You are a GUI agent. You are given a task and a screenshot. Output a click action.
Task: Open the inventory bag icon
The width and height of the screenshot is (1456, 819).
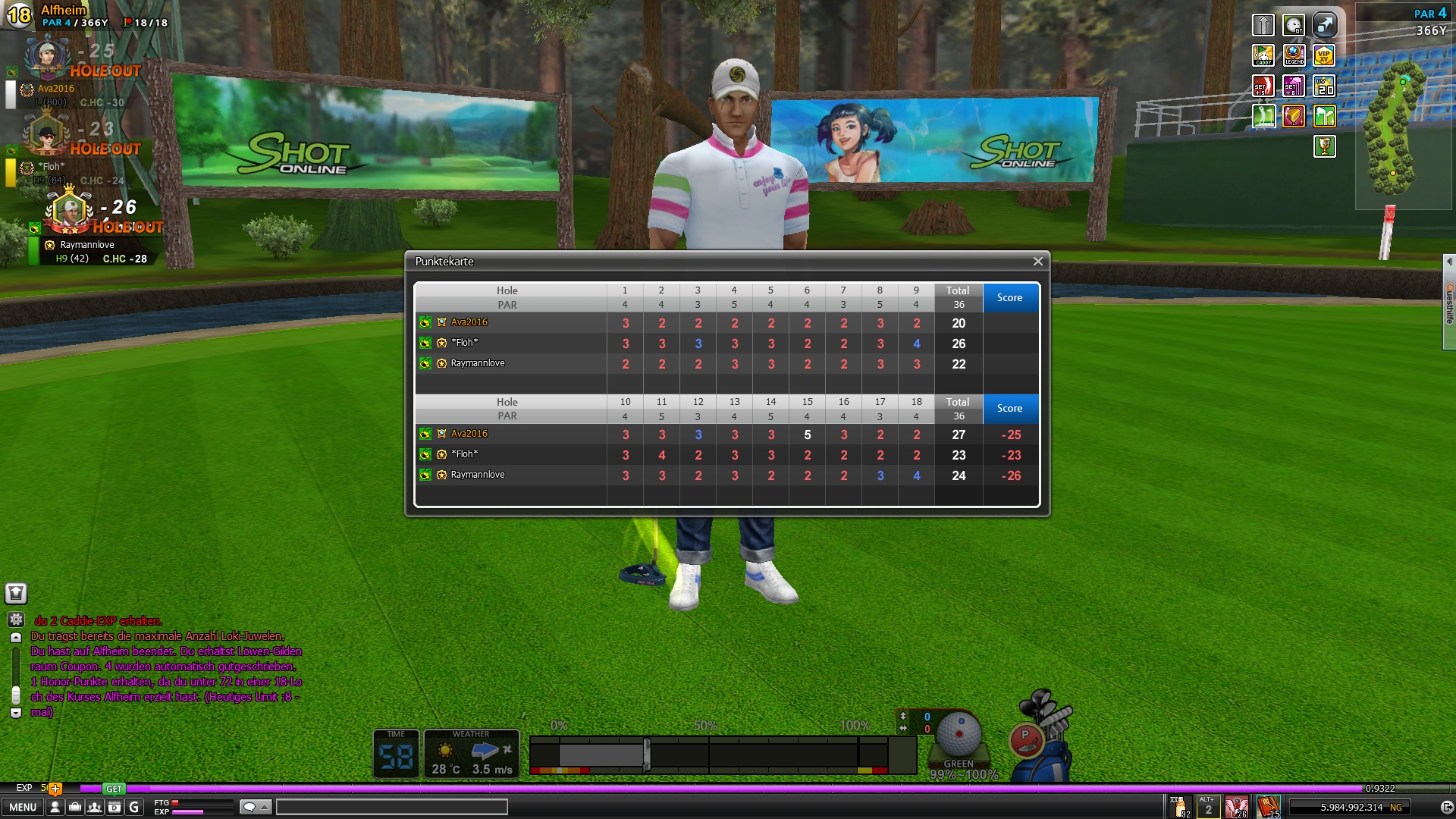pyautogui.click(x=74, y=807)
